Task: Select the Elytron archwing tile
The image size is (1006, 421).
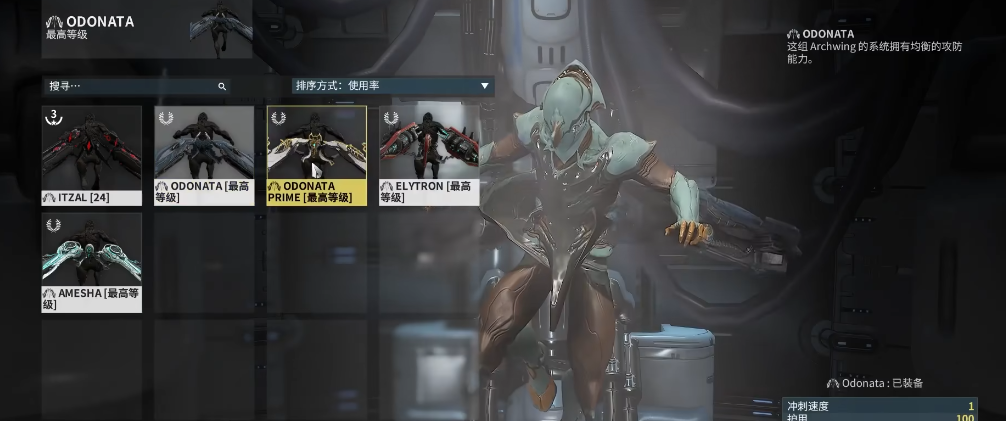Action: 429,154
